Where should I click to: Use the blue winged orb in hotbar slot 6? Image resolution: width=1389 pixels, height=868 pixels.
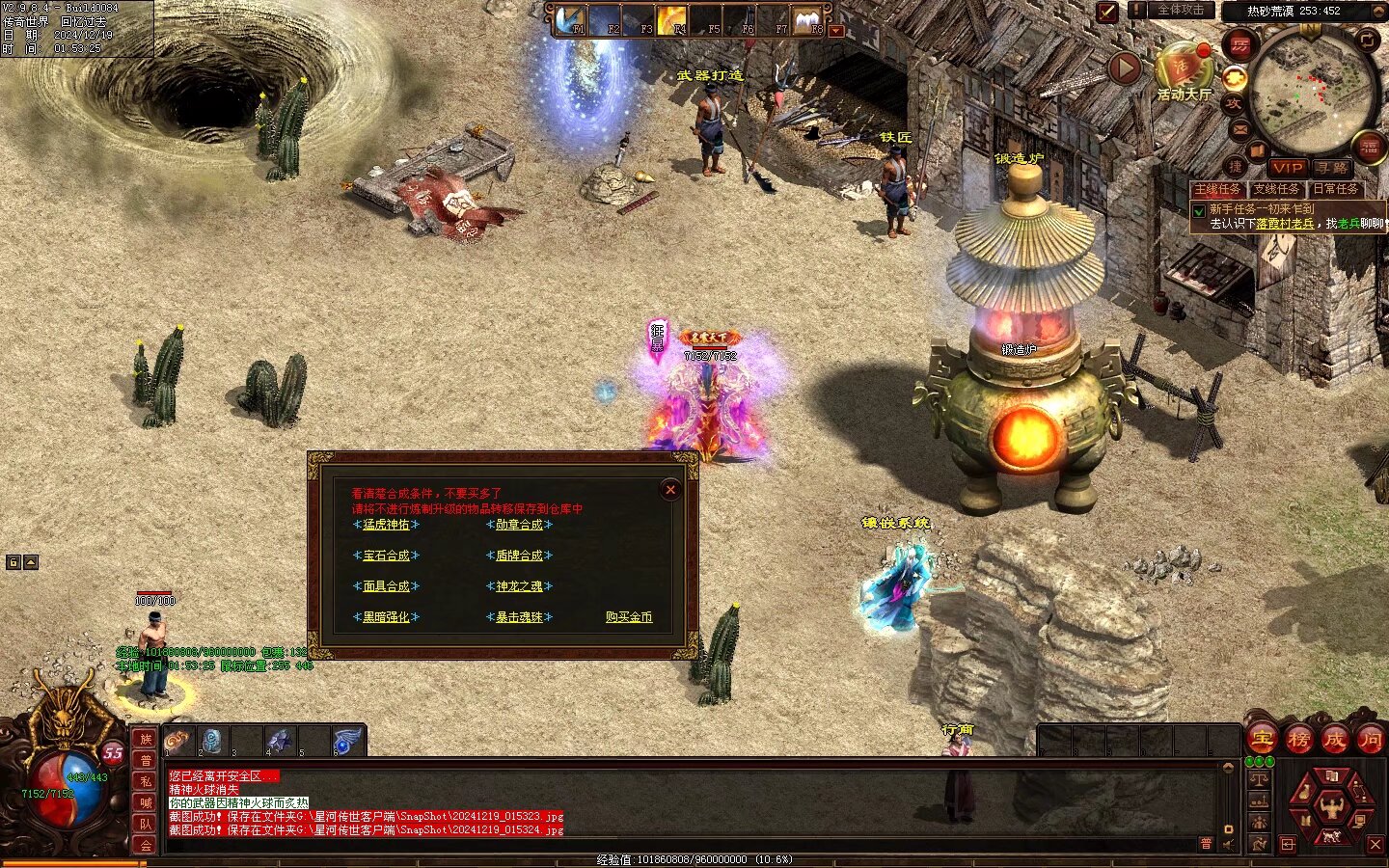click(347, 741)
